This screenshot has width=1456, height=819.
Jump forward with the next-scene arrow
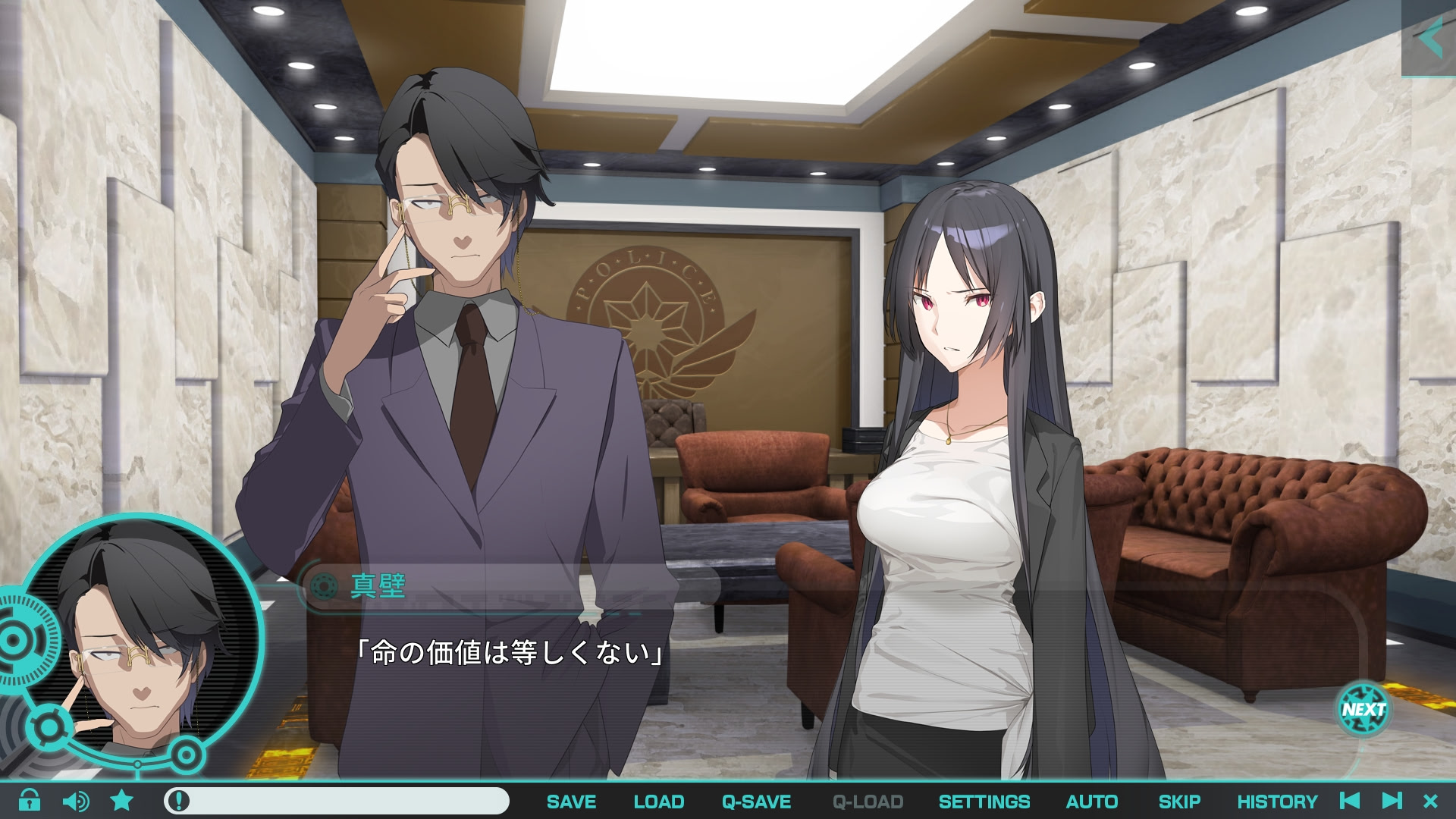pos(1392,801)
